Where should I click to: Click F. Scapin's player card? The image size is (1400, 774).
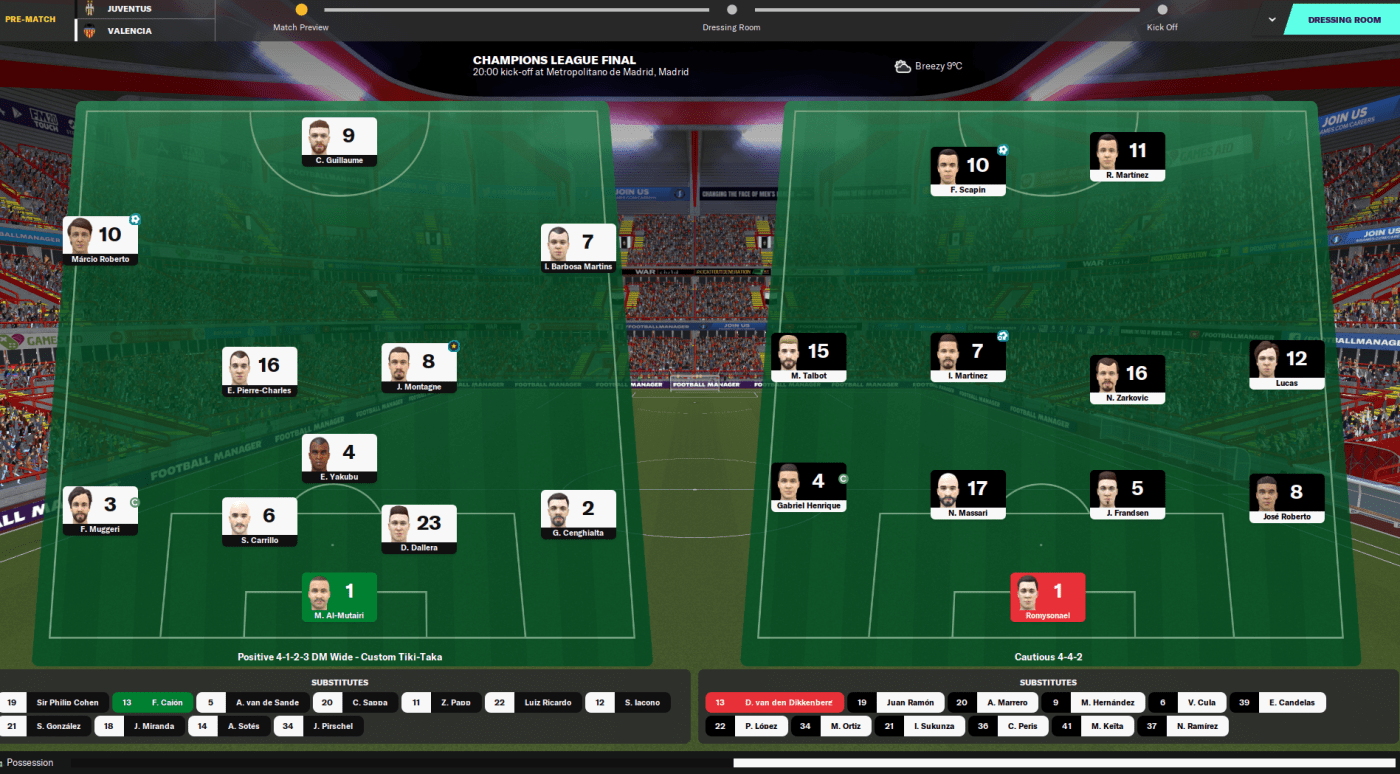tap(967, 171)
